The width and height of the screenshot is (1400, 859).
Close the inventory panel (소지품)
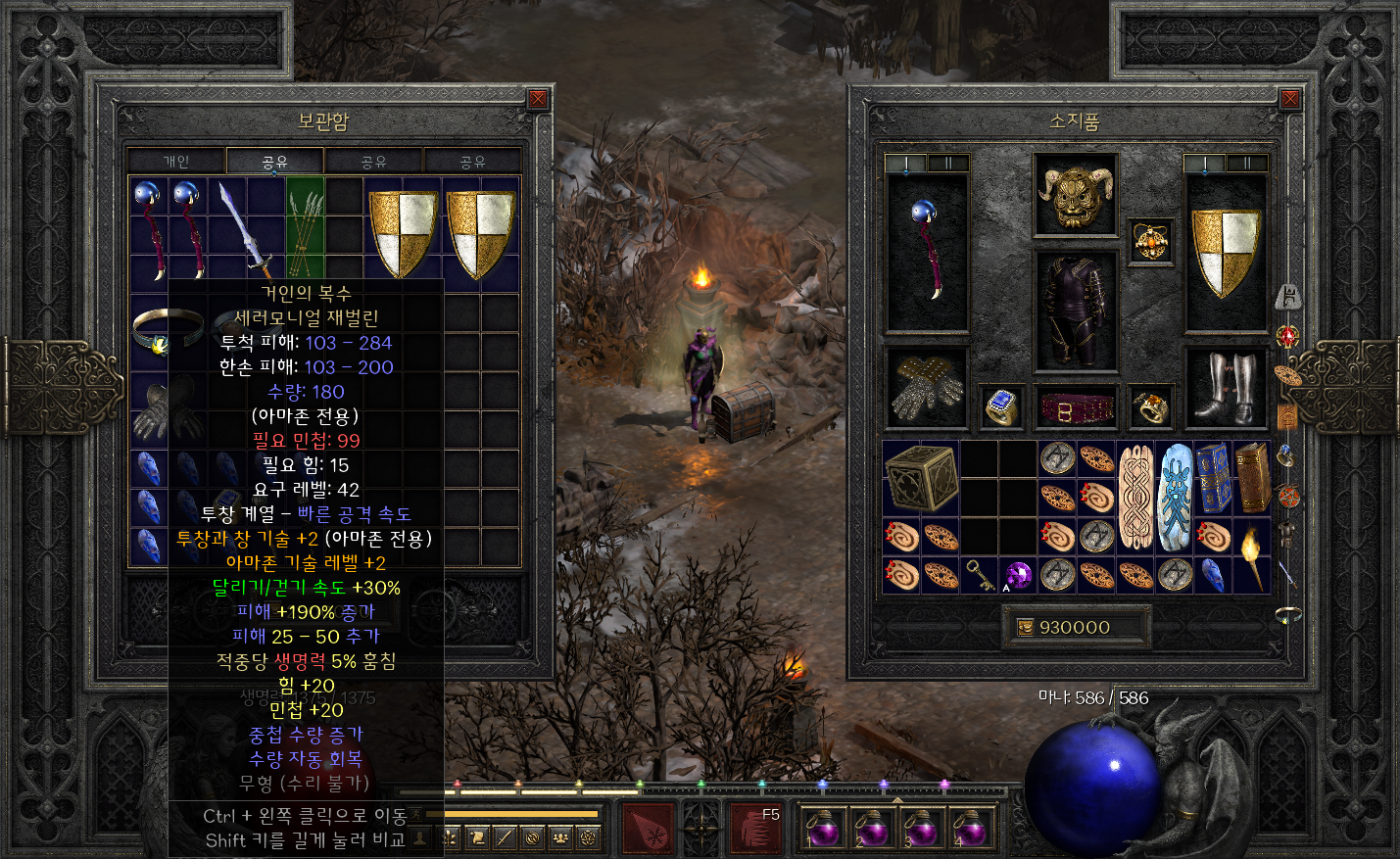pyautogui.click(x=1290, y=100)
